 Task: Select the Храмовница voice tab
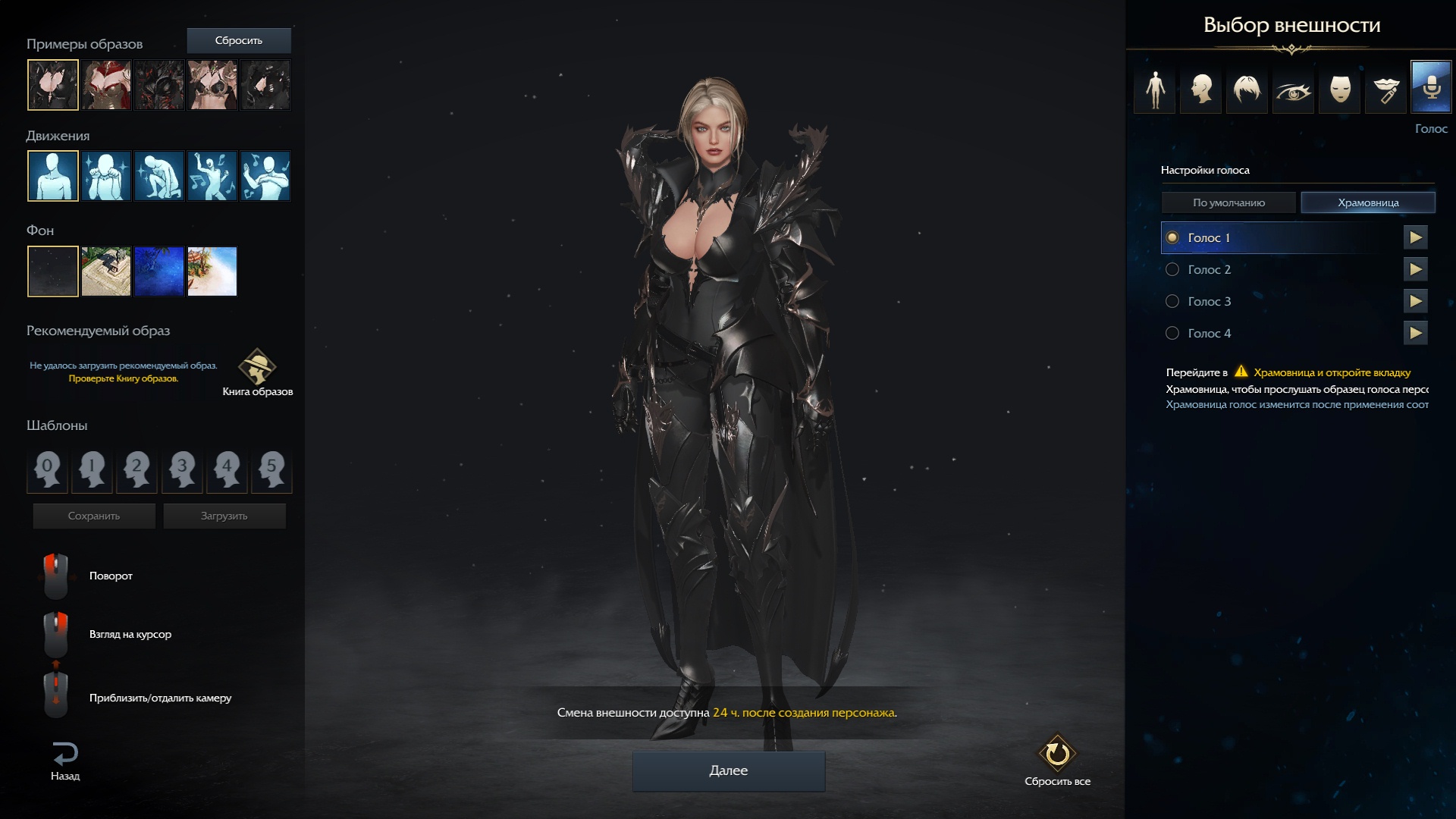coord(1367,202)
